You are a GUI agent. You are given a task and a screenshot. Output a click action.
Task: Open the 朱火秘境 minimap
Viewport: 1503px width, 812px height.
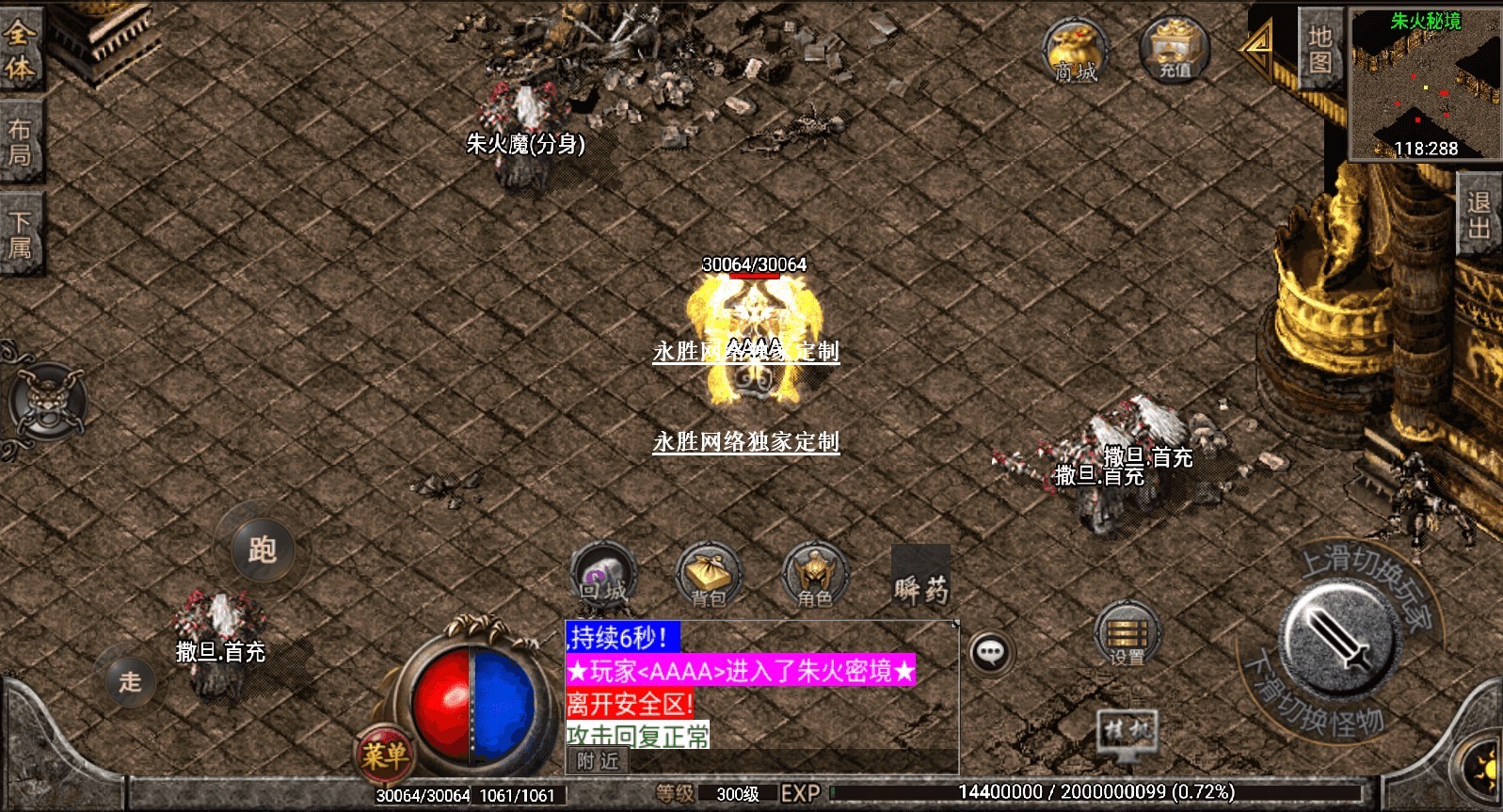(x=1425, y=83)
